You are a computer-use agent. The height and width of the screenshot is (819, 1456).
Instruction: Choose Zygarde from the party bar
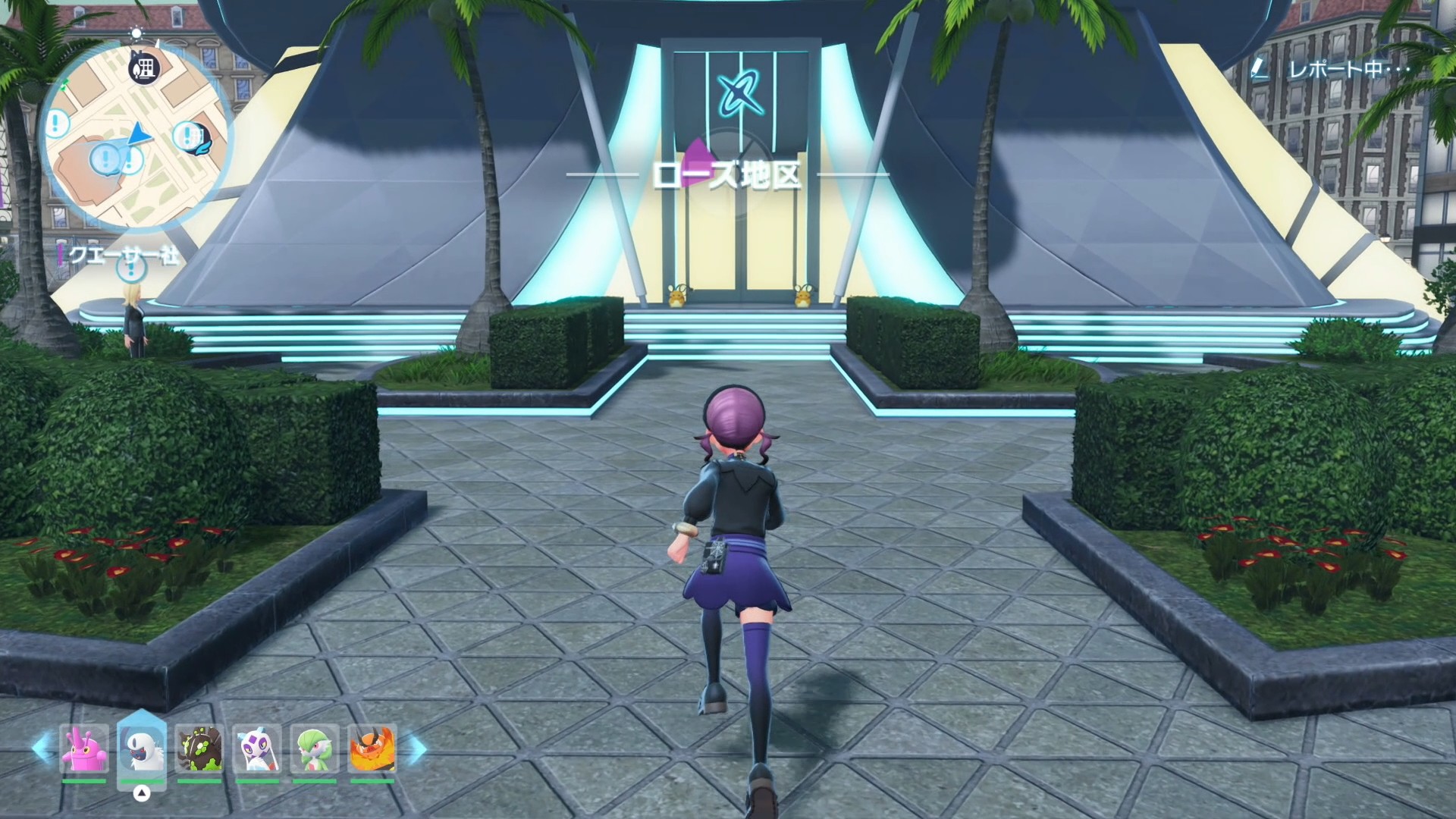199,749
